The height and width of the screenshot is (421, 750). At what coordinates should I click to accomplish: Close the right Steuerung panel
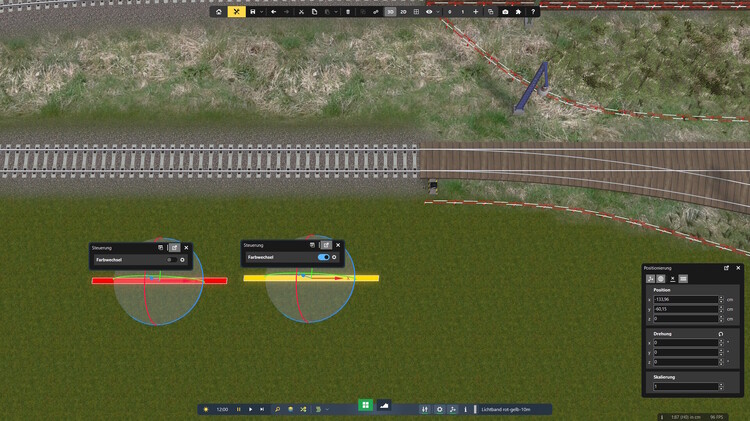(338, 245)
